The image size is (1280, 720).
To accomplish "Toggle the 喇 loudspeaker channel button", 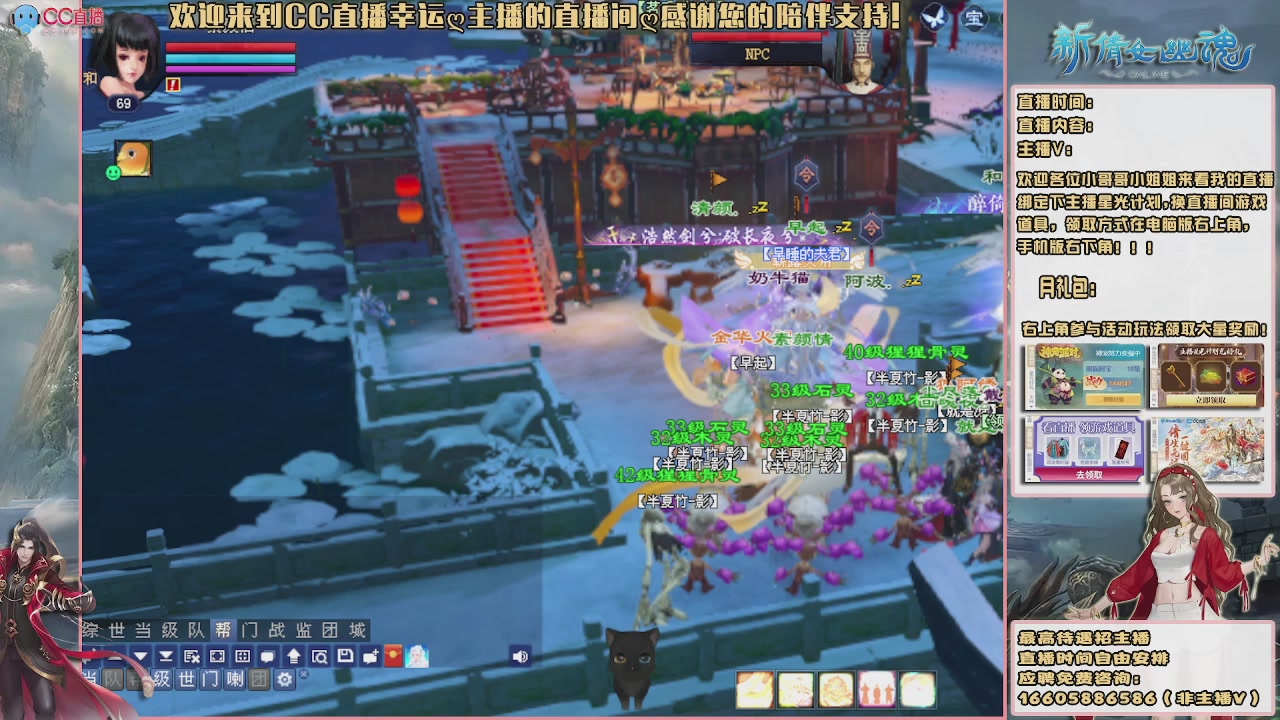I will pyautogui.click(x=235, y=680).
